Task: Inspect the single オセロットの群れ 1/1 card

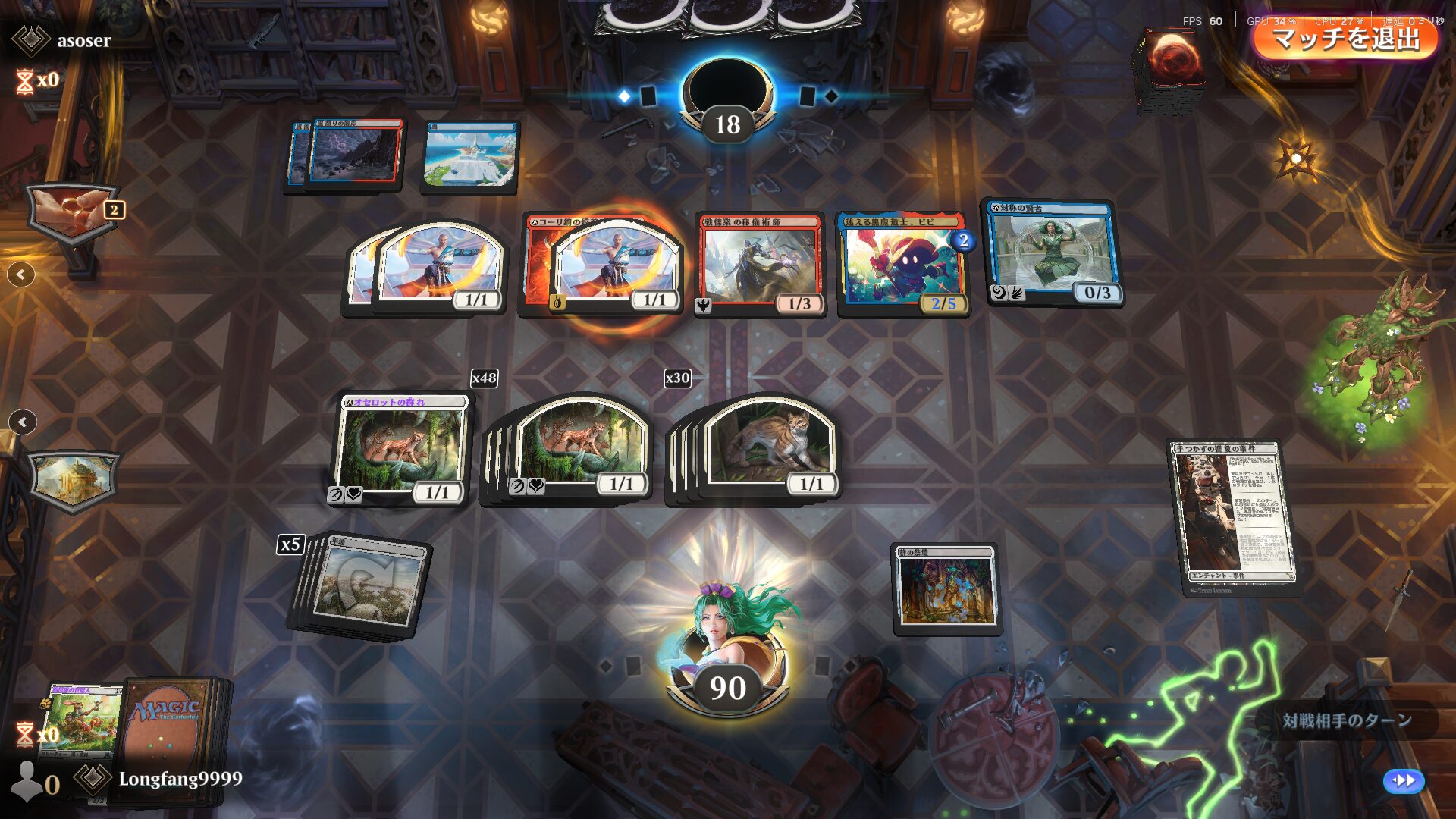Action: click(x=402, y=449)
